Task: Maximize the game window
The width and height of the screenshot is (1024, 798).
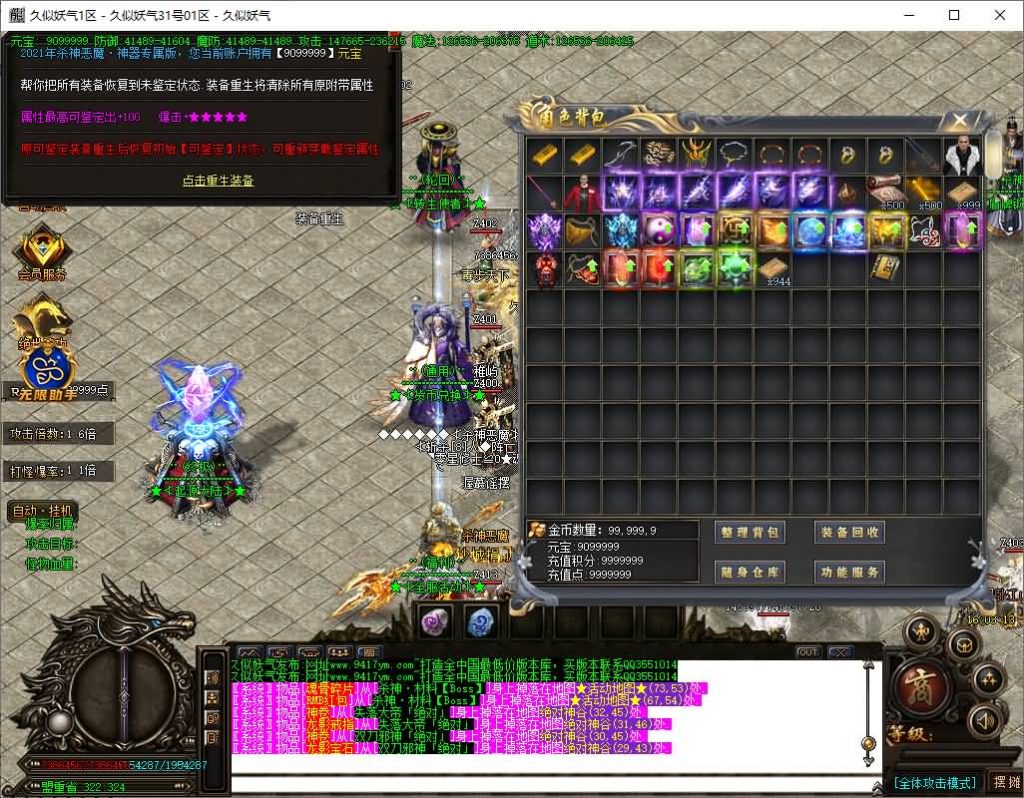Action: (954, 15)
